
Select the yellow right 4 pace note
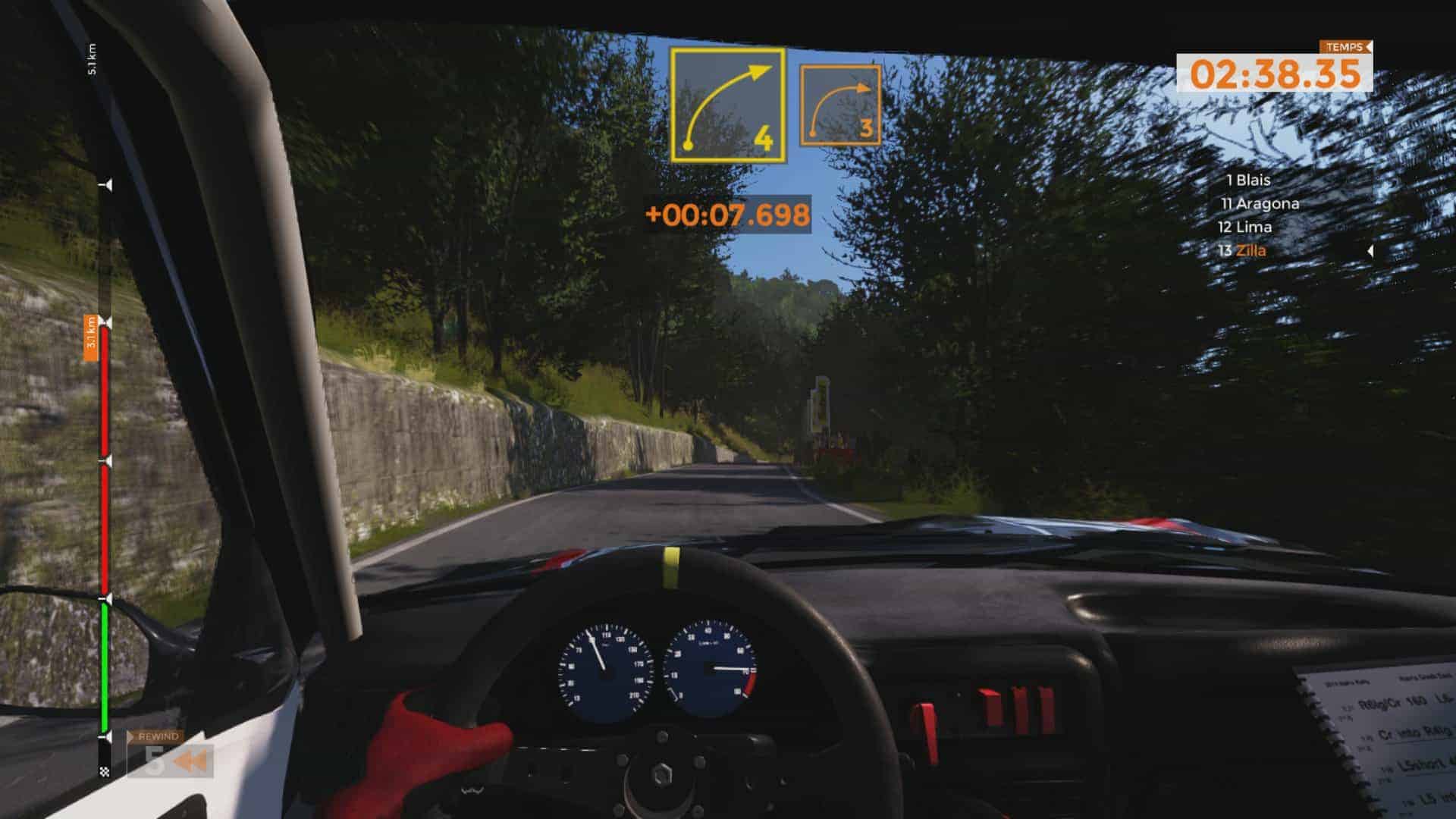point(728,105)
